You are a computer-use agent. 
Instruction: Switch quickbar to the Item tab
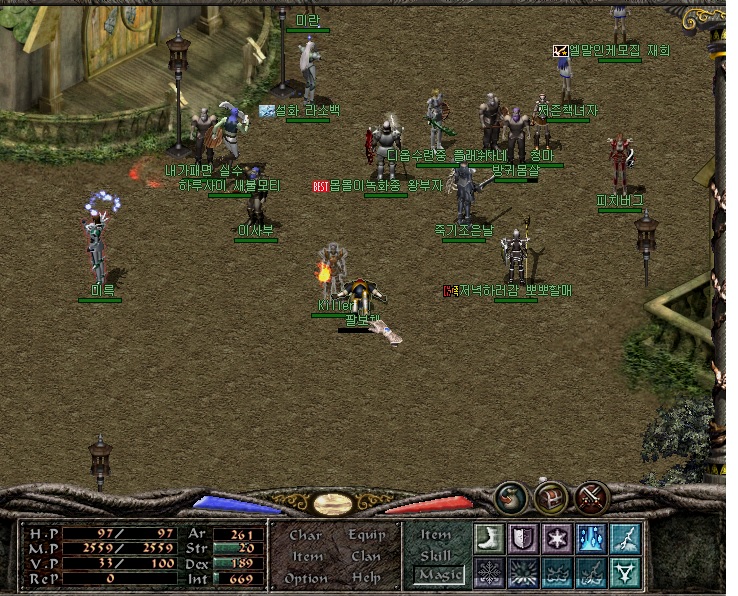point(436,535)
